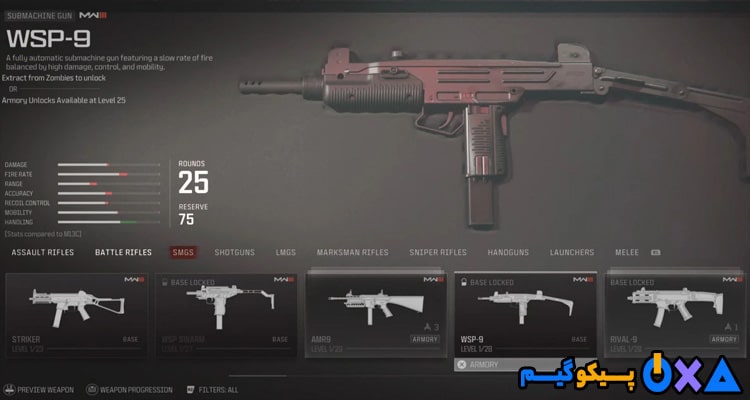Screen dimensions: 750x400
Task: Open the Launchers category
Action: [x=571, y=253]
